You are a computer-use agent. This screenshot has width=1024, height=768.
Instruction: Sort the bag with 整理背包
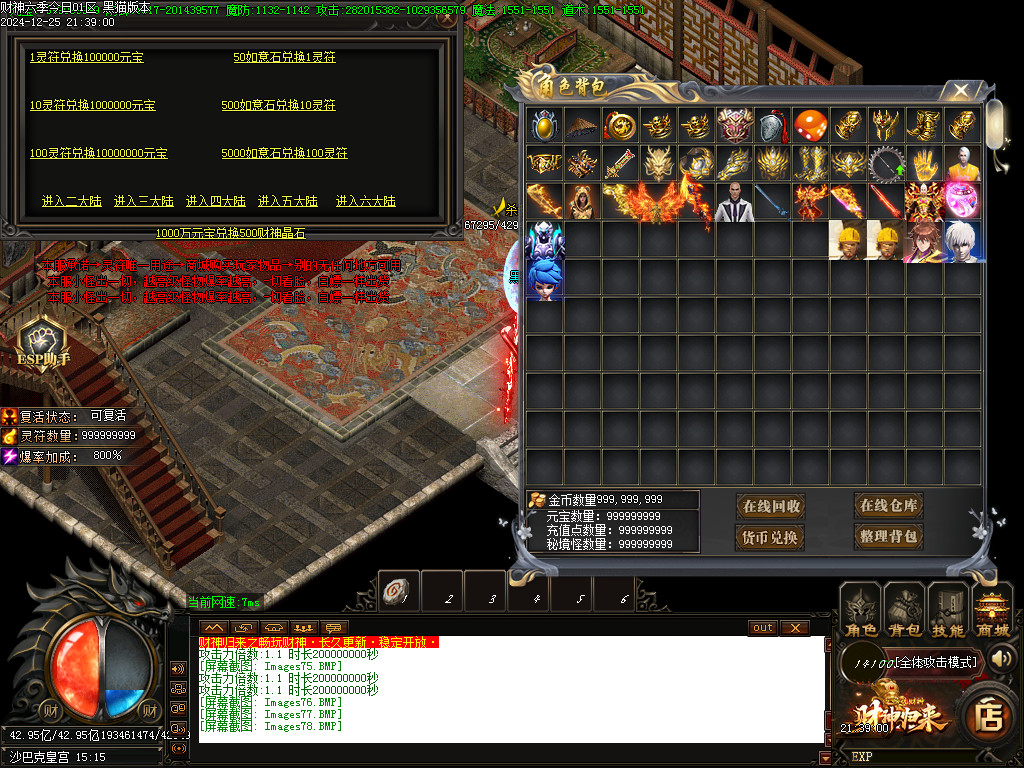888,537
